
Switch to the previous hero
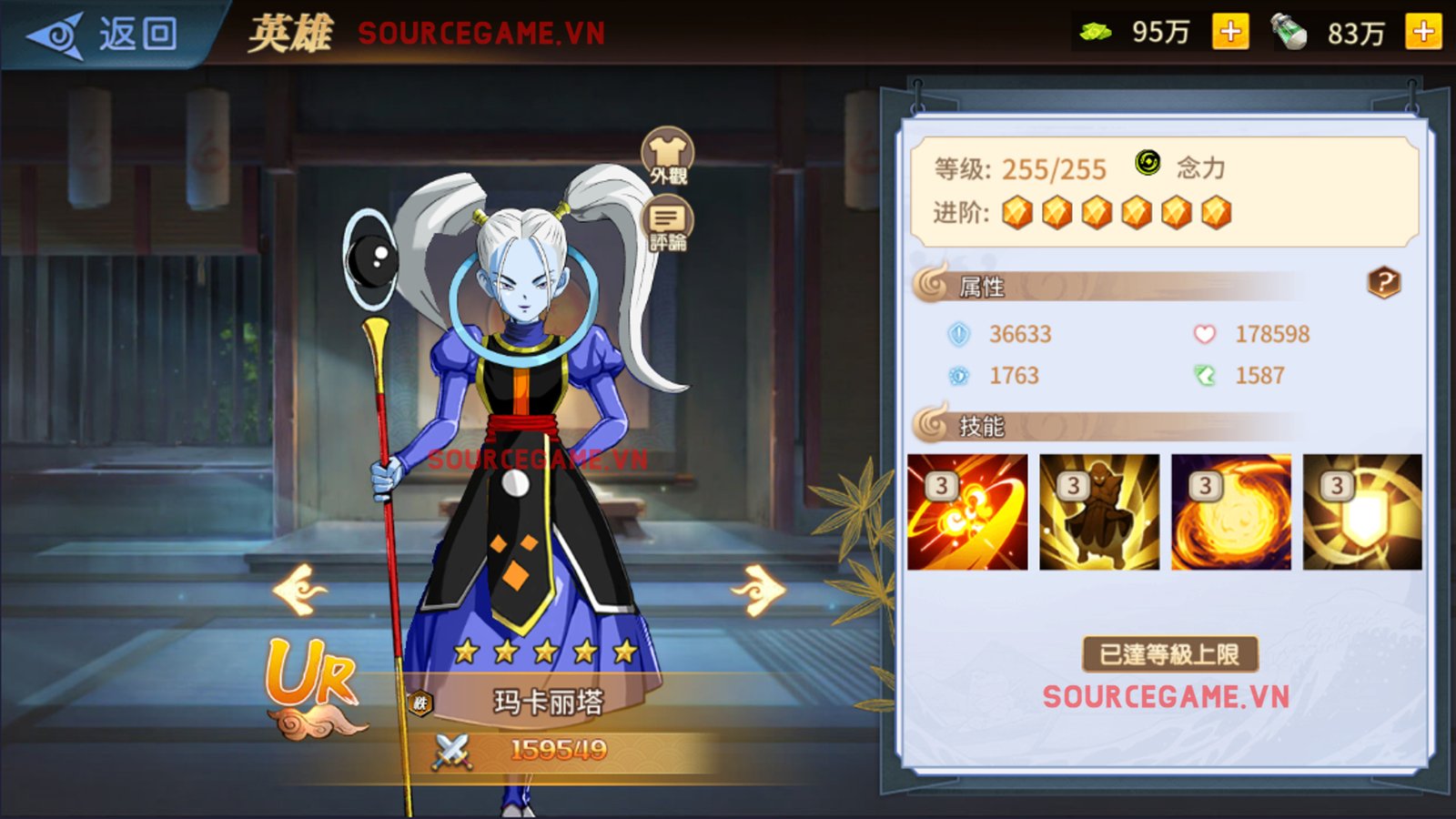[x=299, y=590]
